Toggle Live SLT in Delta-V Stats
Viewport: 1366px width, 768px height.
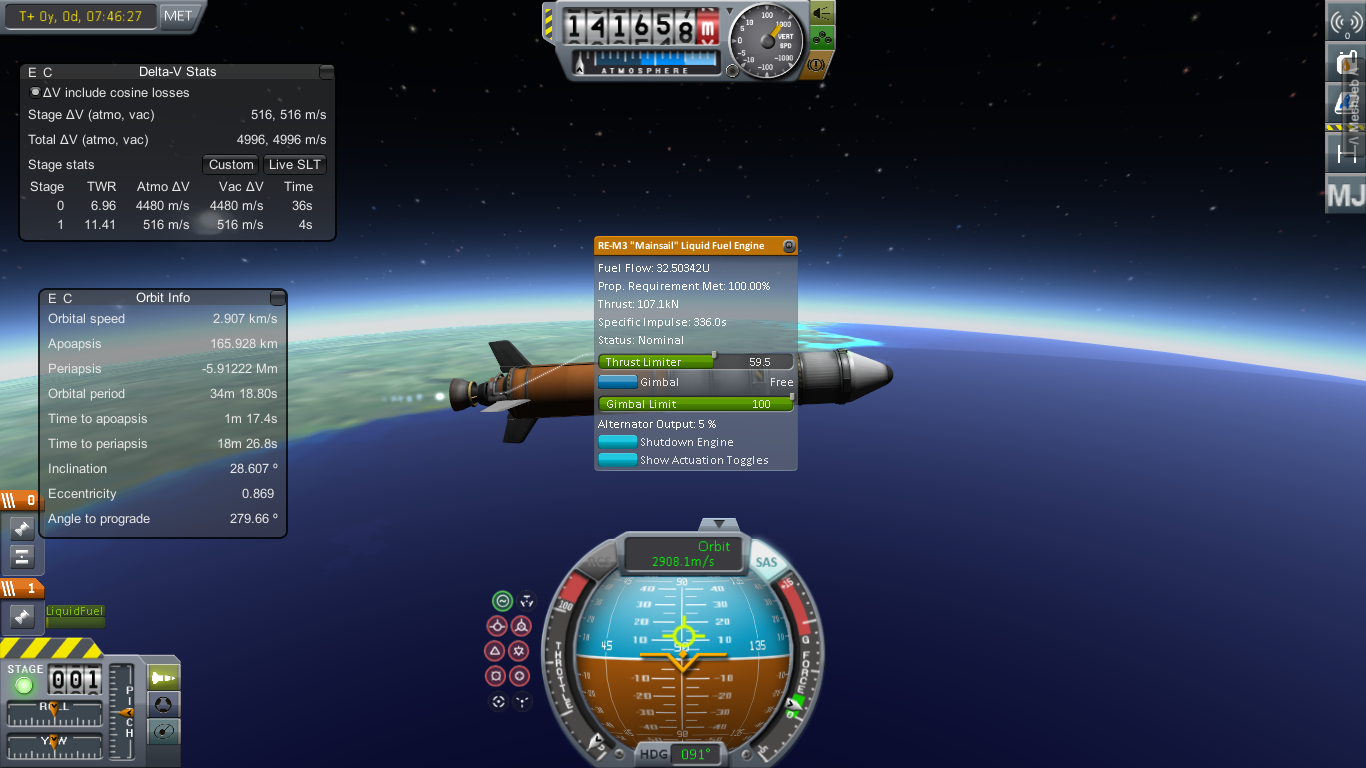click(295, 165)
